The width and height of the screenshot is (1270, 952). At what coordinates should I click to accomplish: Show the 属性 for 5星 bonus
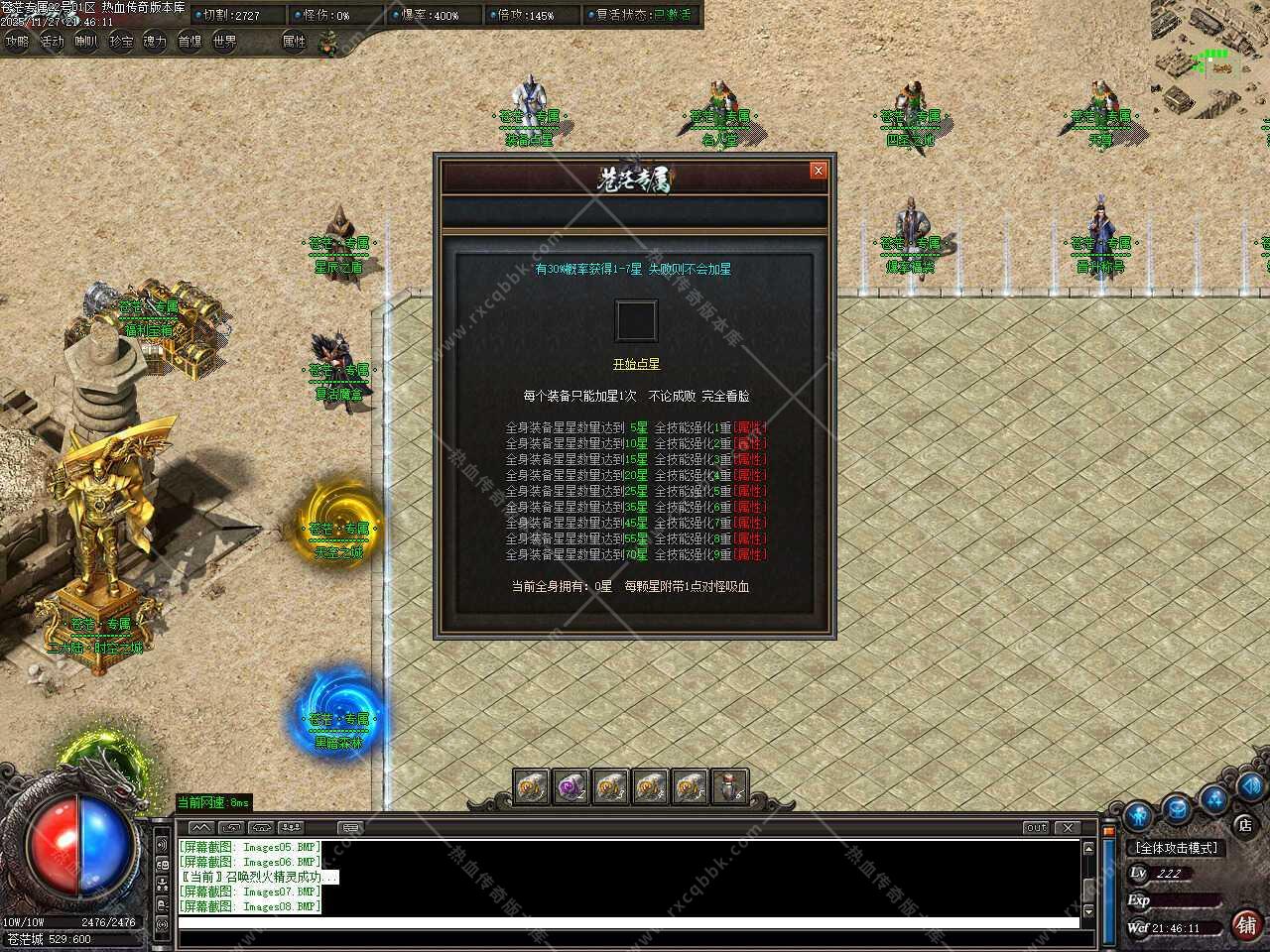click(750, 427)
